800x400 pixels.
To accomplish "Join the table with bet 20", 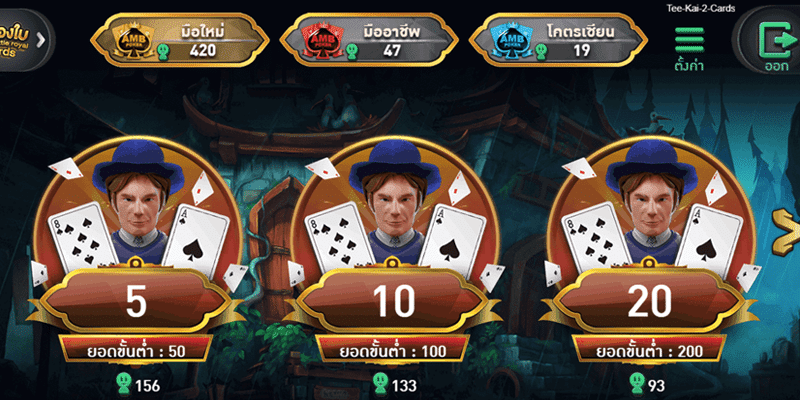I will 651,299.
